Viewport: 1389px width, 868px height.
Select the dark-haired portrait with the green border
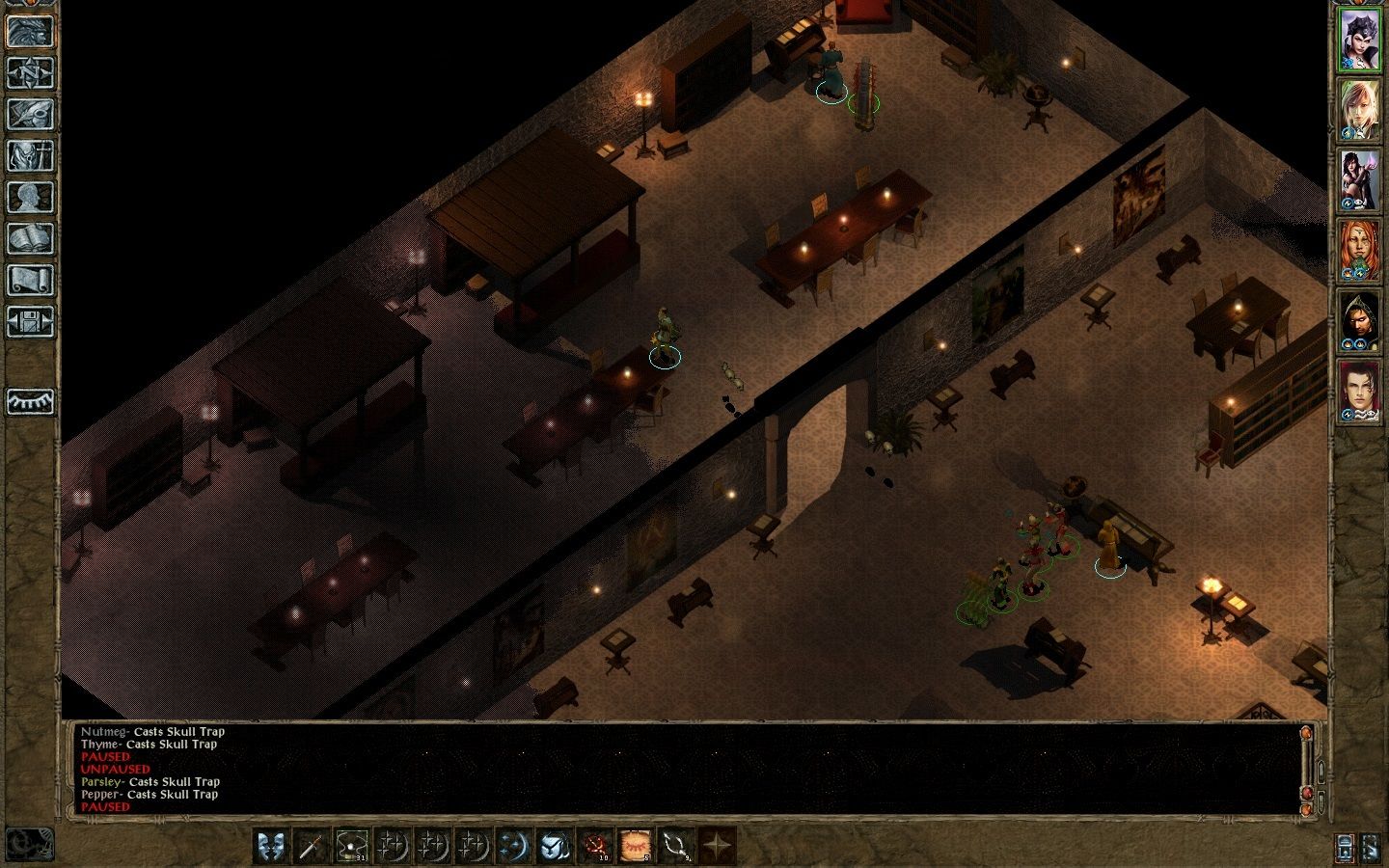click(1359, 41)
